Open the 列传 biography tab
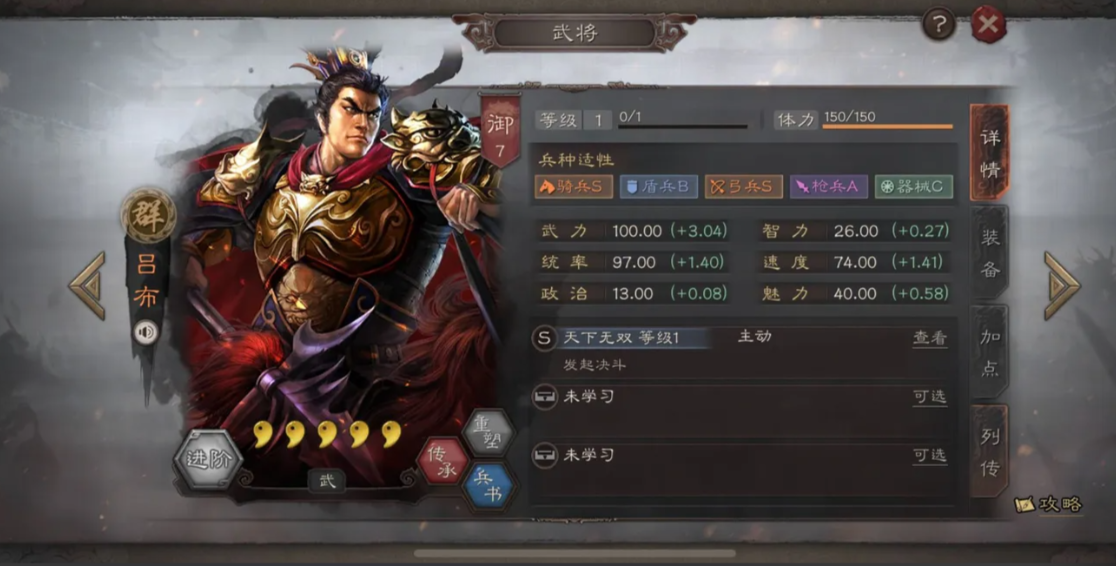The height and width of the screenshot is (566, 1116). tap(989, 450)
